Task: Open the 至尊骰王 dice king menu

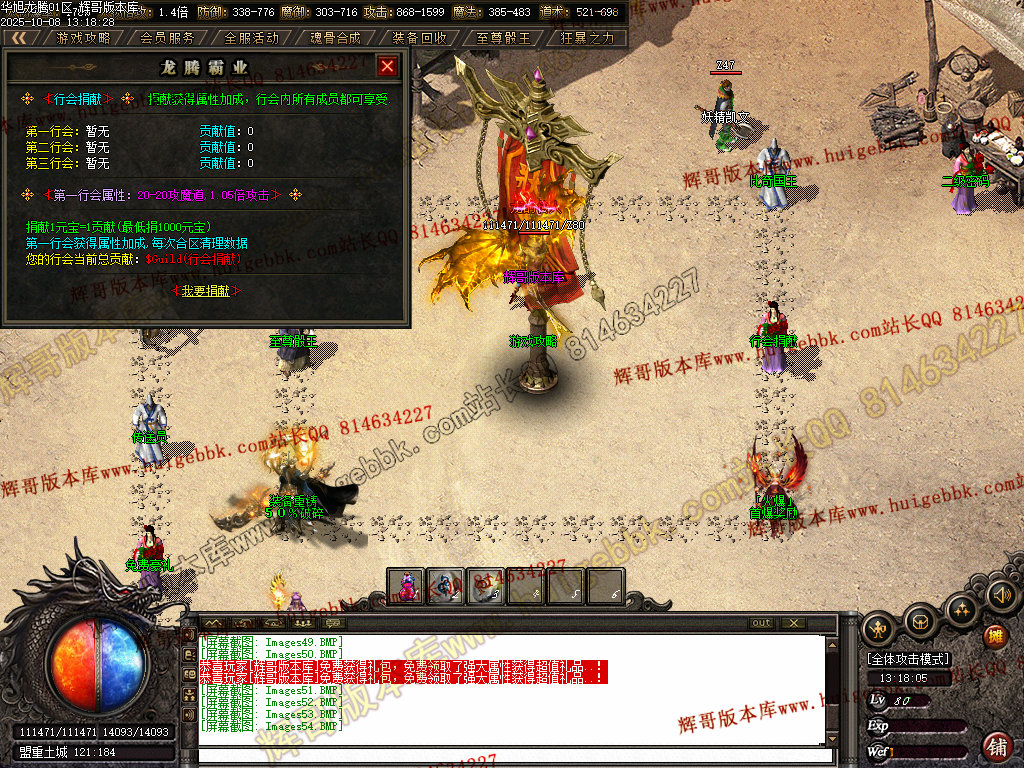Action: click(x=503, y=38)
